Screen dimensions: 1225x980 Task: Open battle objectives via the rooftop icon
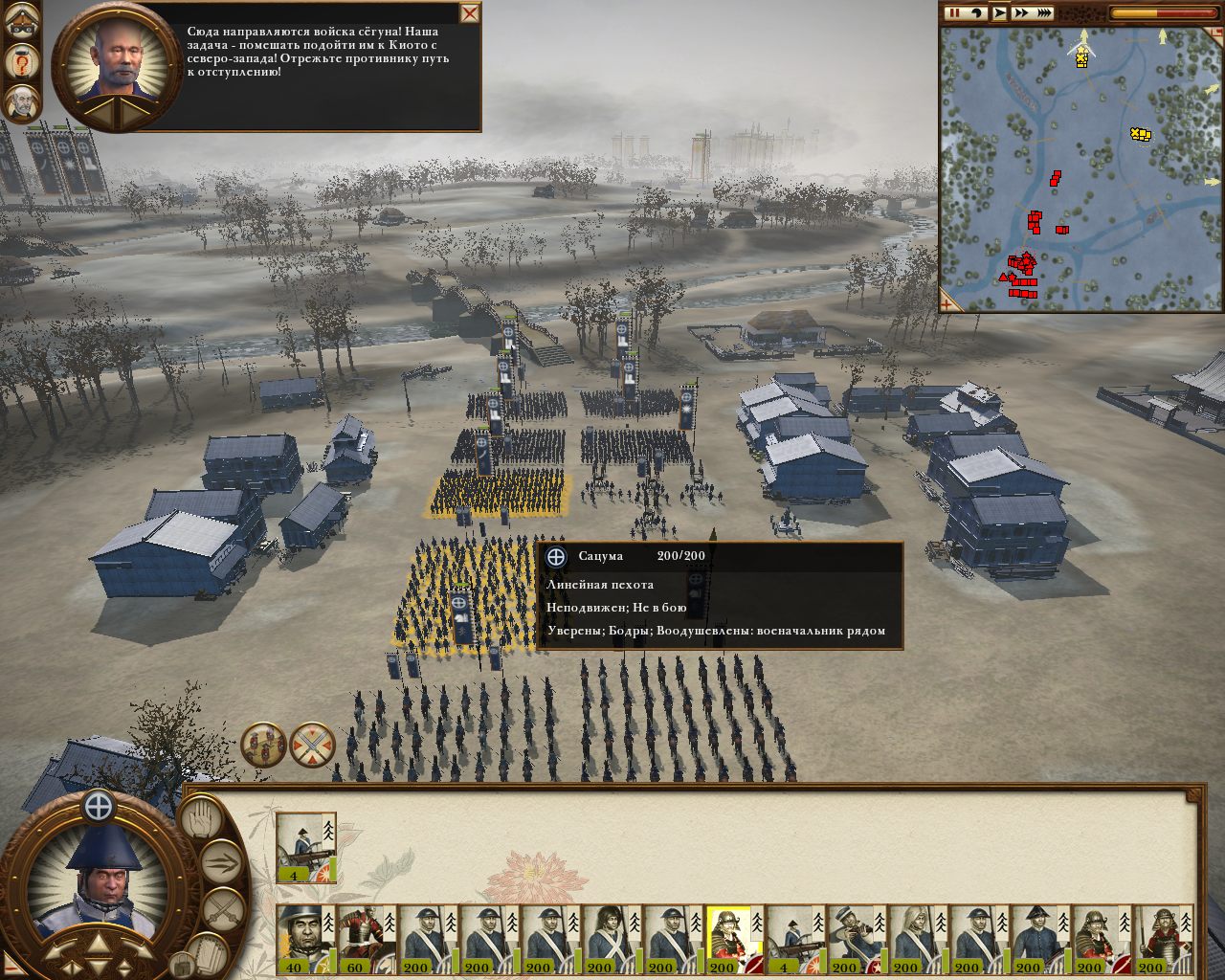[x=22, y=19]
